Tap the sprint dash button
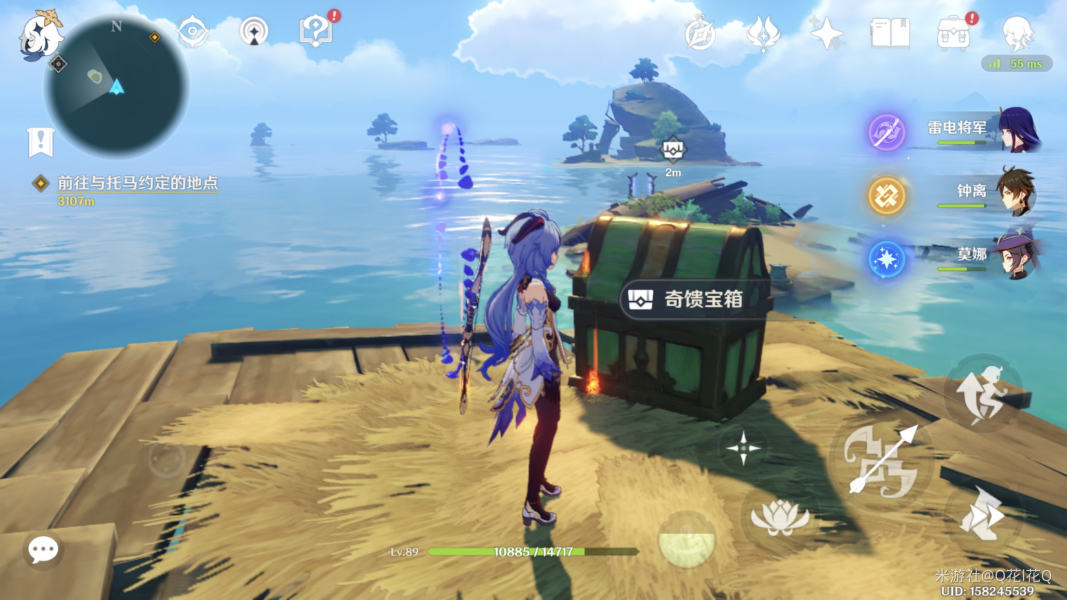 click(982, 518)
